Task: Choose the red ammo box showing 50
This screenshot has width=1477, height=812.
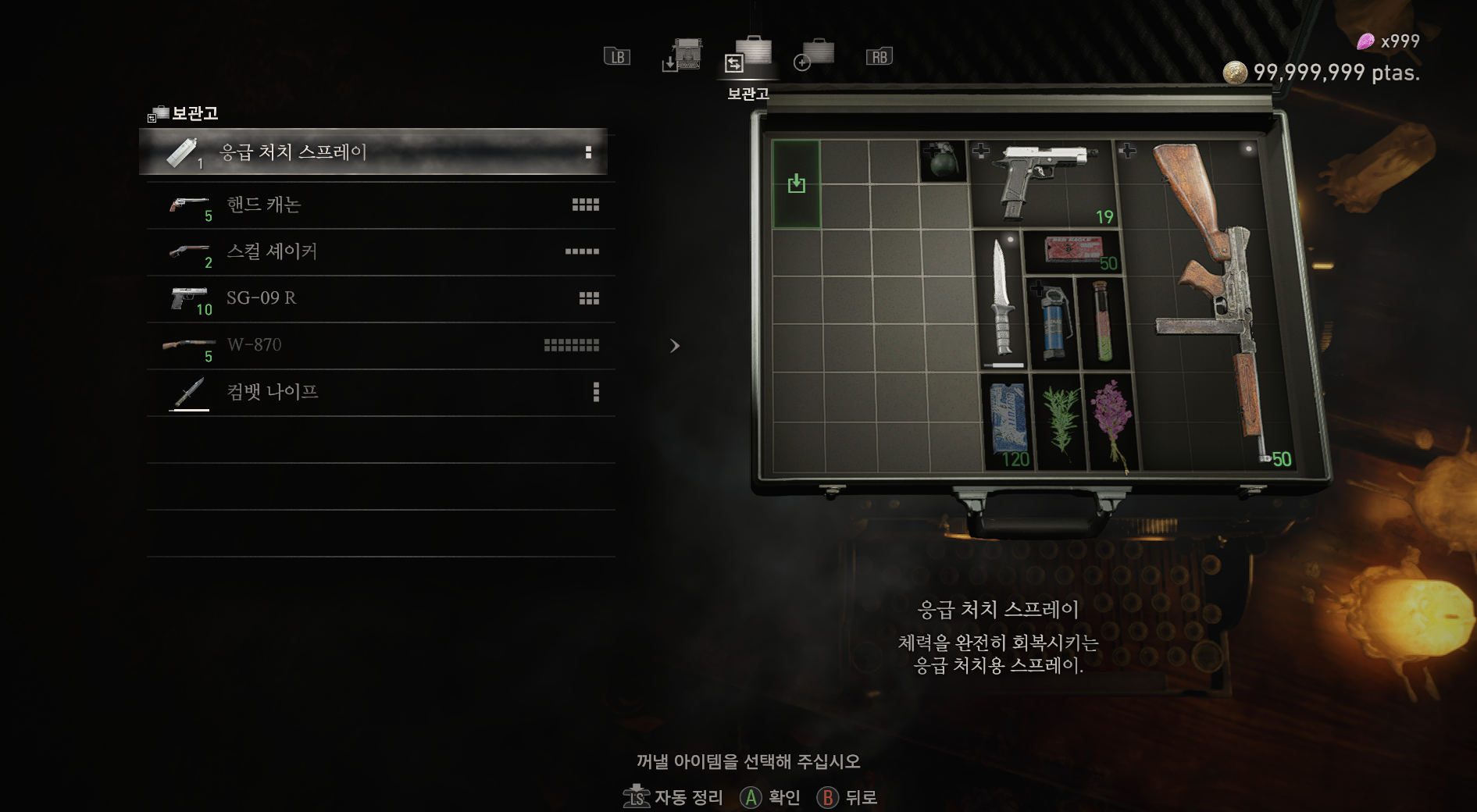Action: coord(1073,251)
